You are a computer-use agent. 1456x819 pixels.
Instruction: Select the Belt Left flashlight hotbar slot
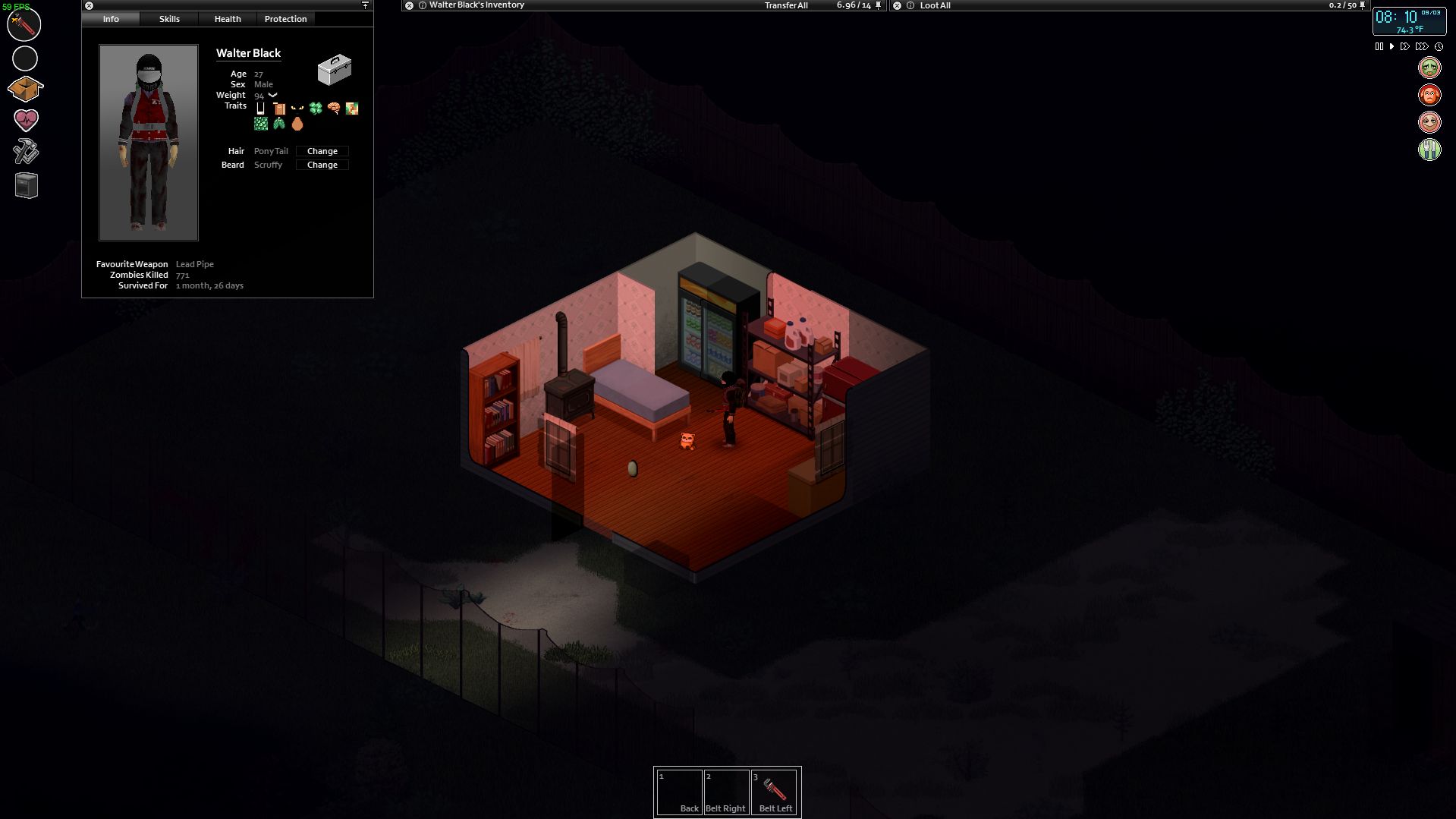[x=774, y=791]
